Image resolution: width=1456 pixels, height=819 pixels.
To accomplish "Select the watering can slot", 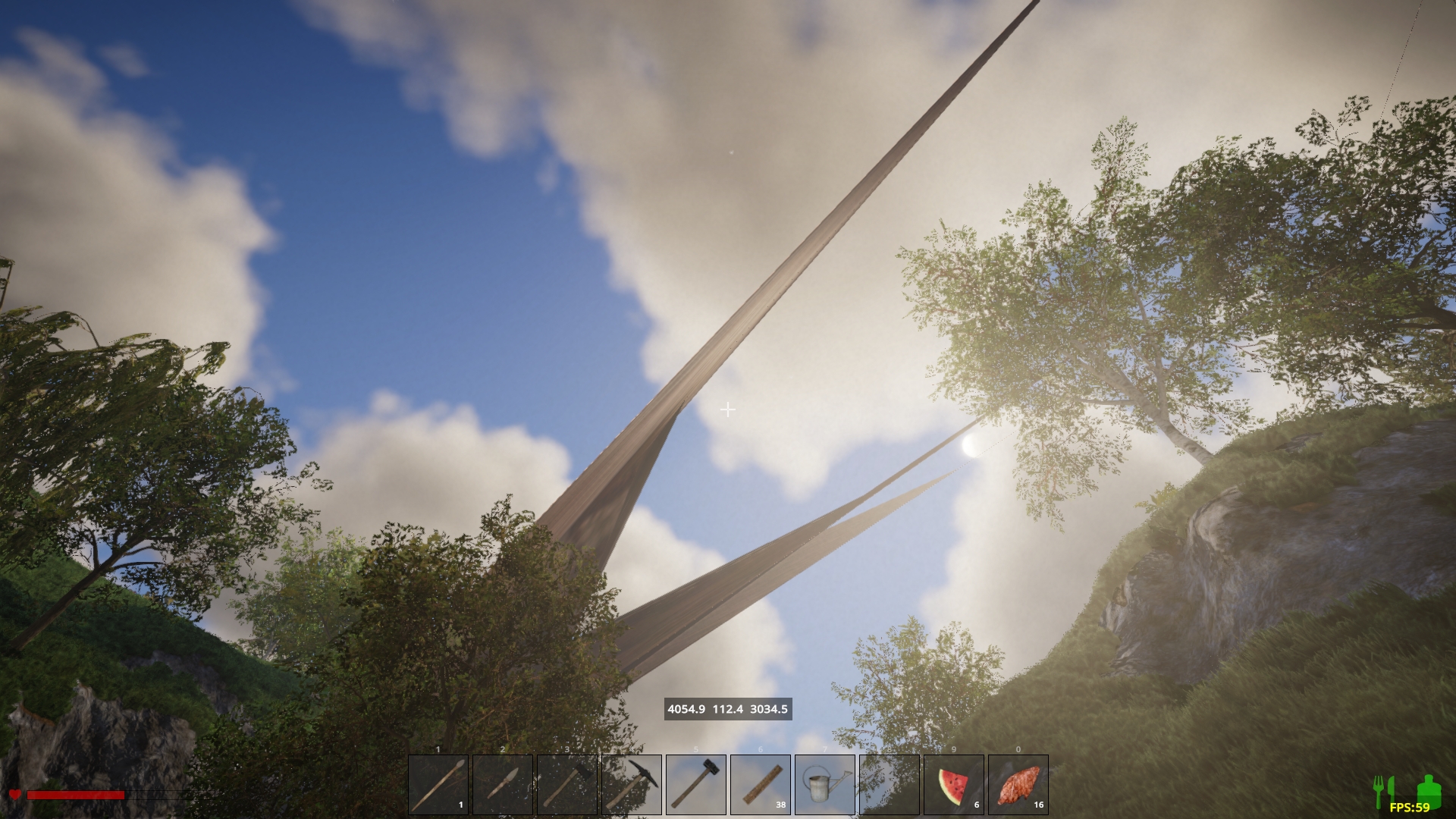I will pyautogui.click(x=825, y=784).
